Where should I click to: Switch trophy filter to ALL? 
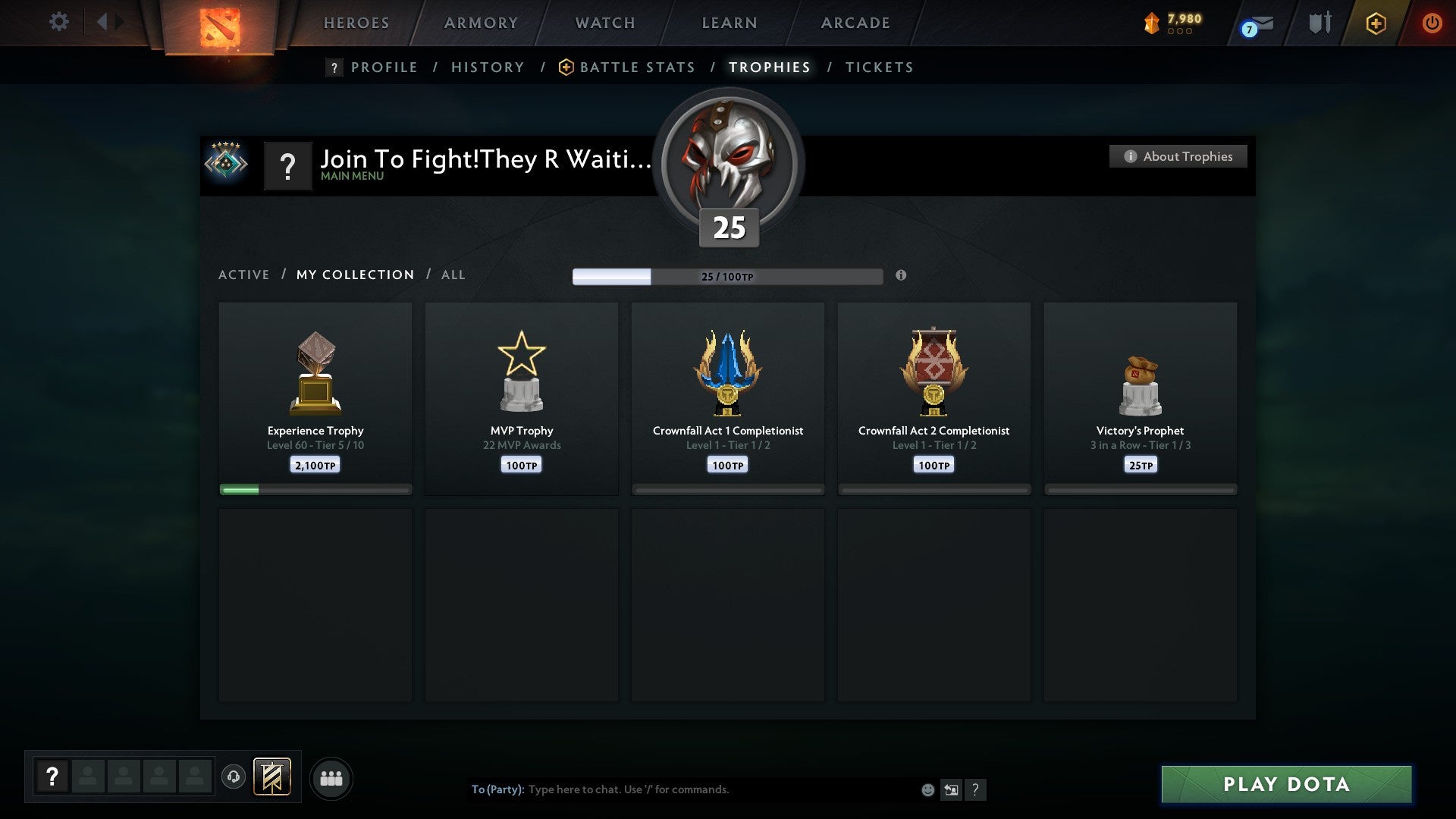pyautogui.click(x=453, y=275)
